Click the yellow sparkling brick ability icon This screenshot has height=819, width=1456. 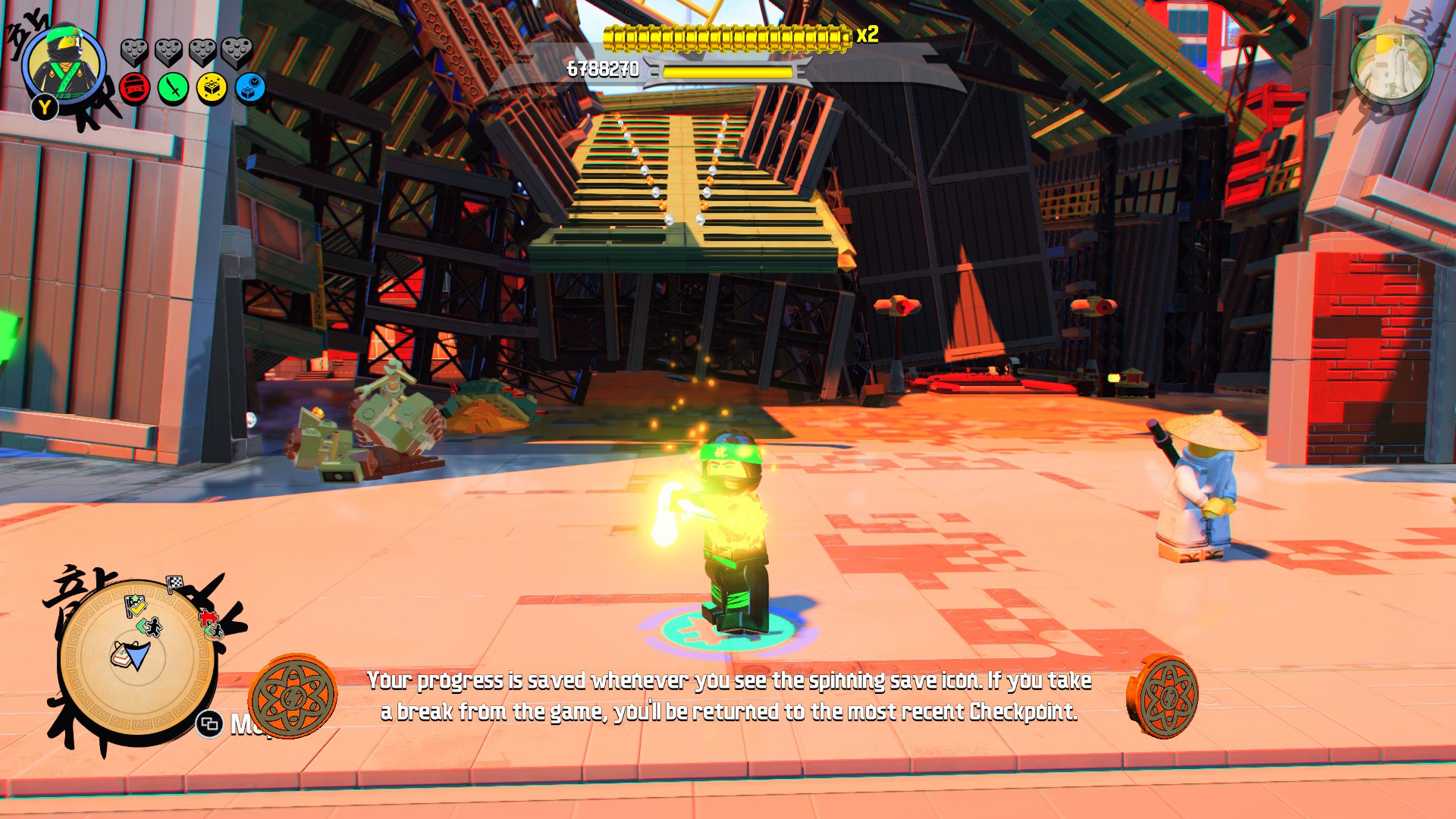coord(210,89)
